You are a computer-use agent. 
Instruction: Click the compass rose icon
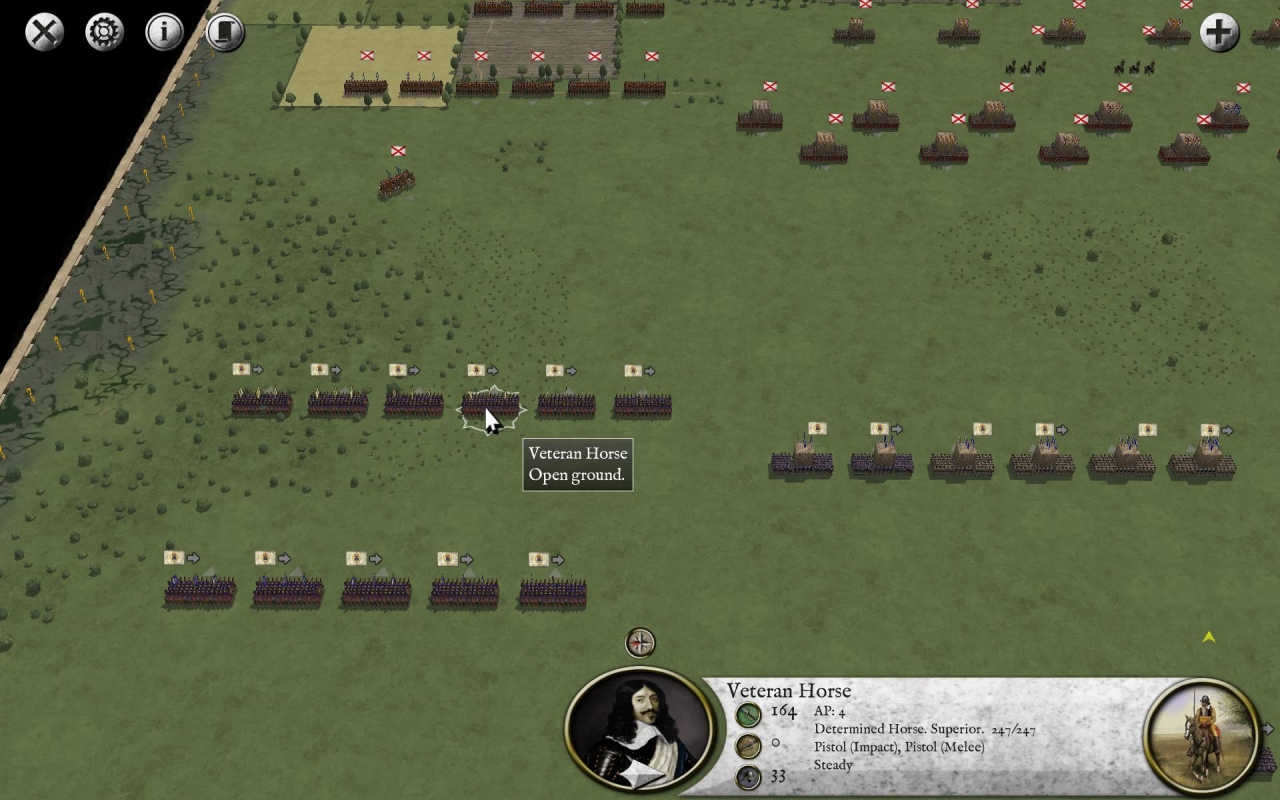(640, 642)
